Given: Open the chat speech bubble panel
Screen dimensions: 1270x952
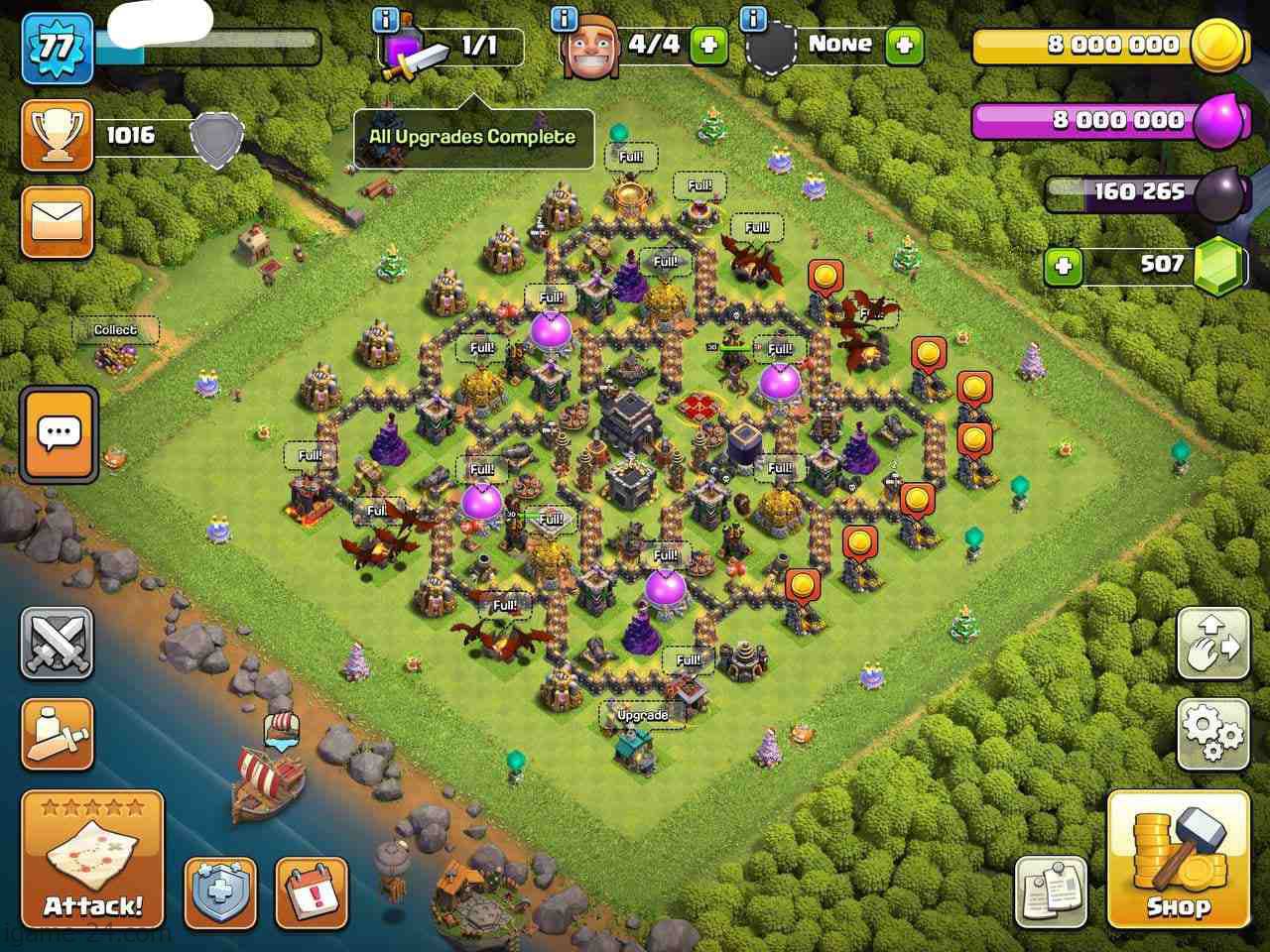Looking at the screenshot, I should pyautogui.click(x=60, y=433).
